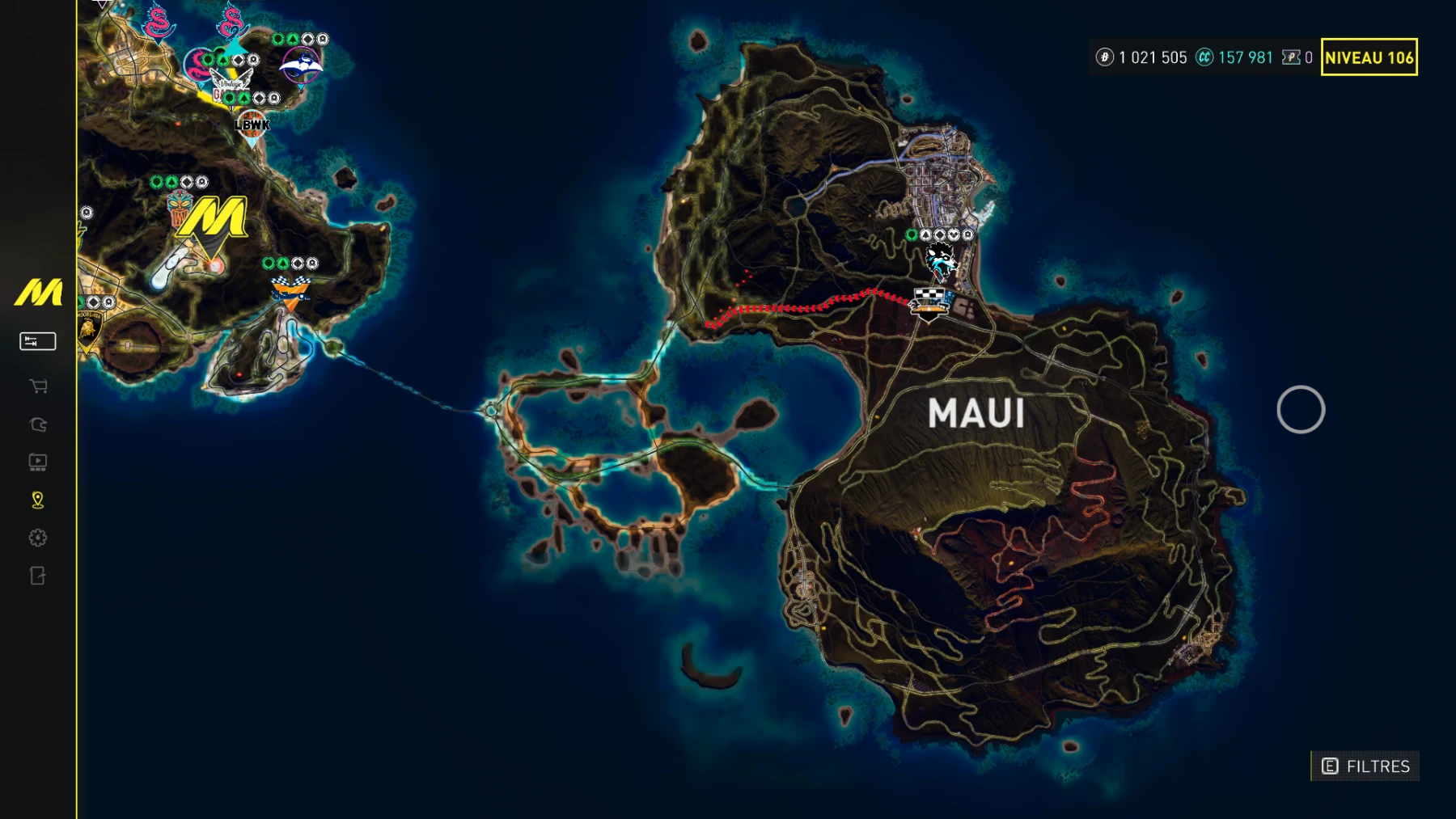
Task: Open the helmet profile sidebar icon
Action: (38, 424)
